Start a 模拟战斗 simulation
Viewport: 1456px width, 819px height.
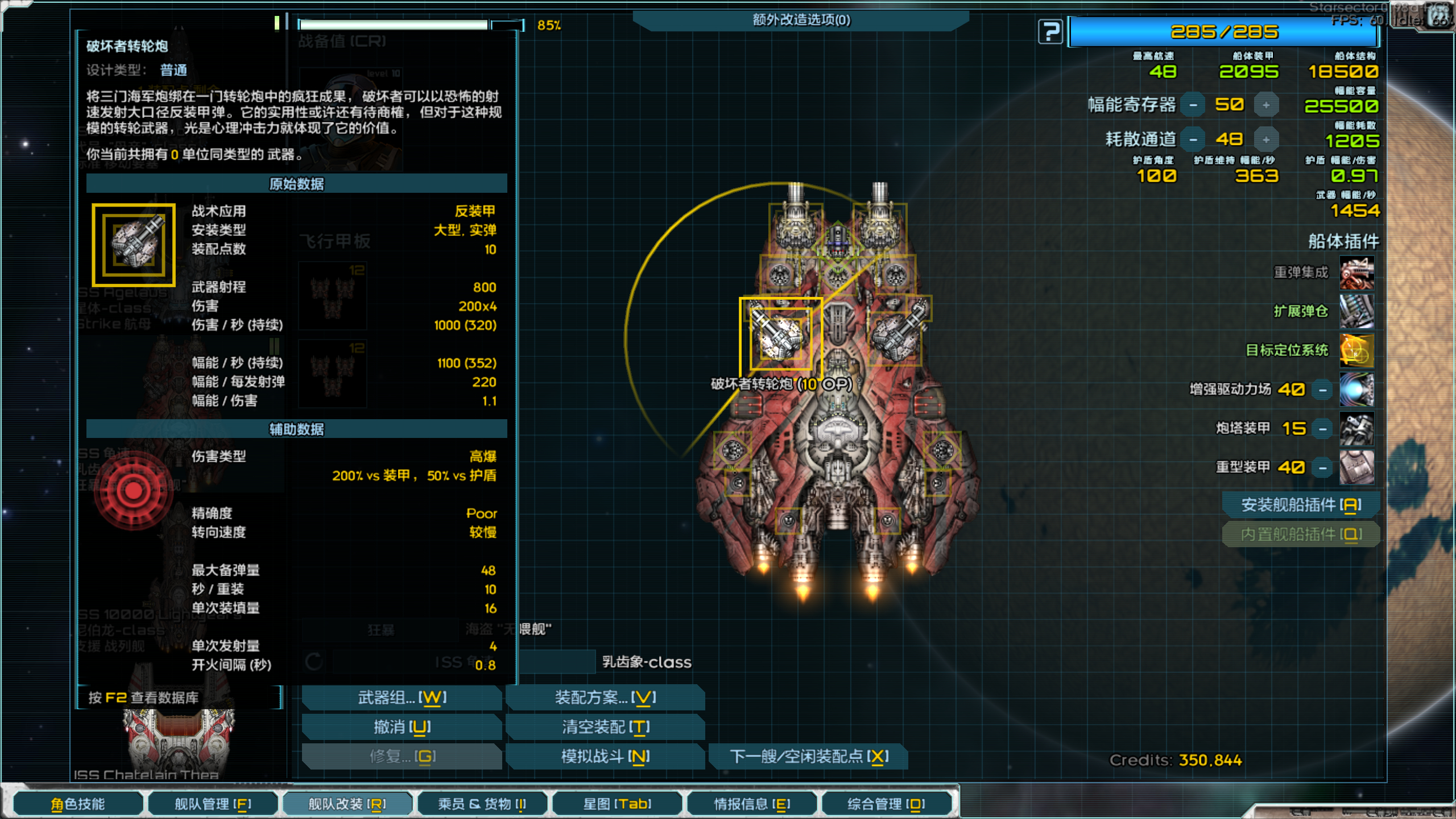tap(605, 756)
